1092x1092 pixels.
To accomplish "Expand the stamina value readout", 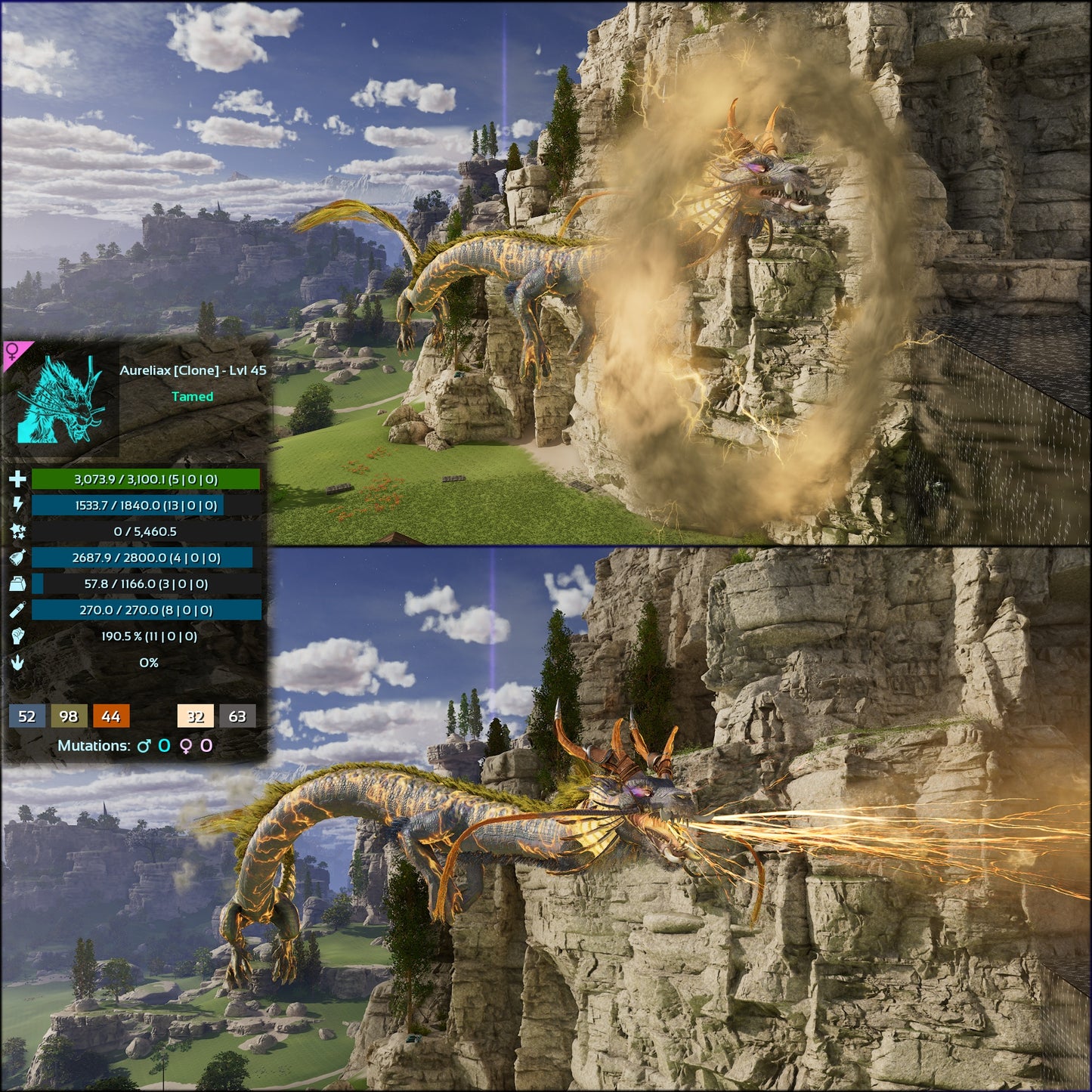I will [x=146, y=505].
